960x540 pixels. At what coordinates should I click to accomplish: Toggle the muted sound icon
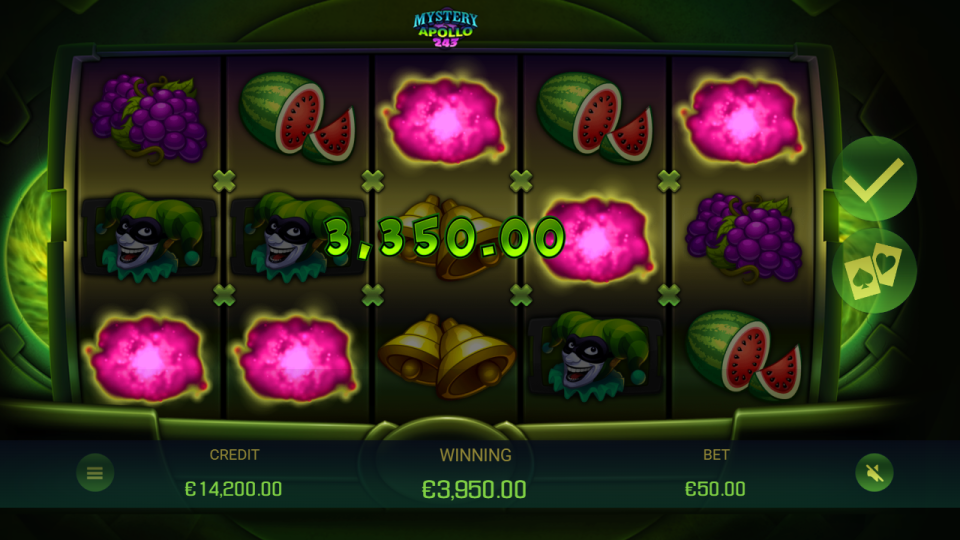point(873,473)
